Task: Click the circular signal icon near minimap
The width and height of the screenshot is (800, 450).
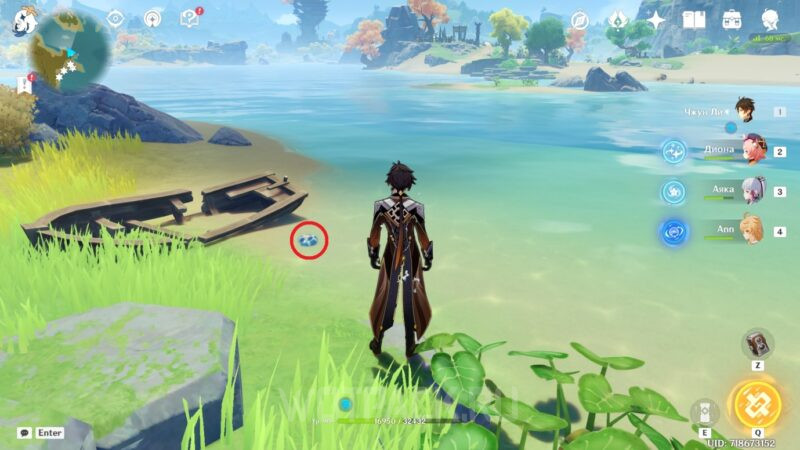Action: (152, 19)
